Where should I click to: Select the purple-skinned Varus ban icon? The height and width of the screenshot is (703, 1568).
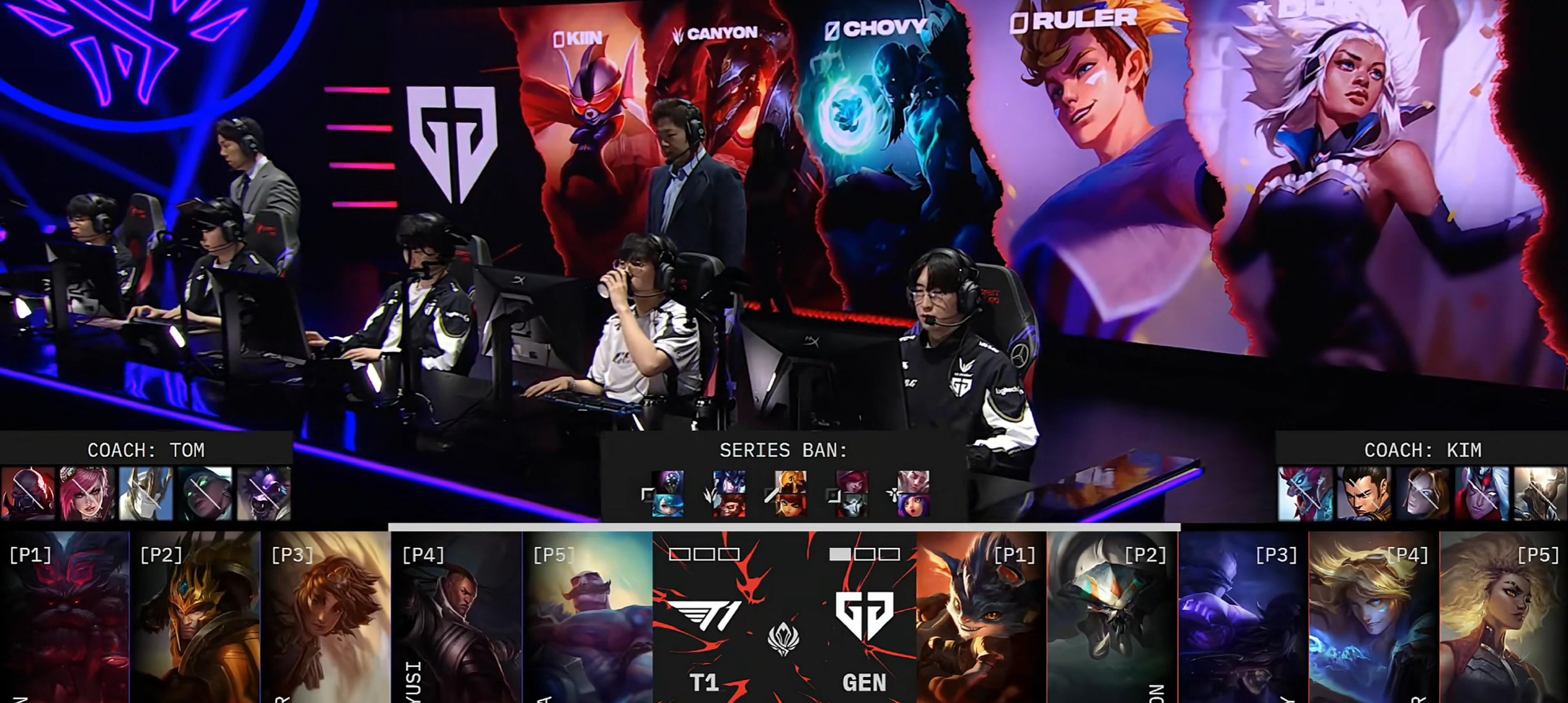(1482, 493)
